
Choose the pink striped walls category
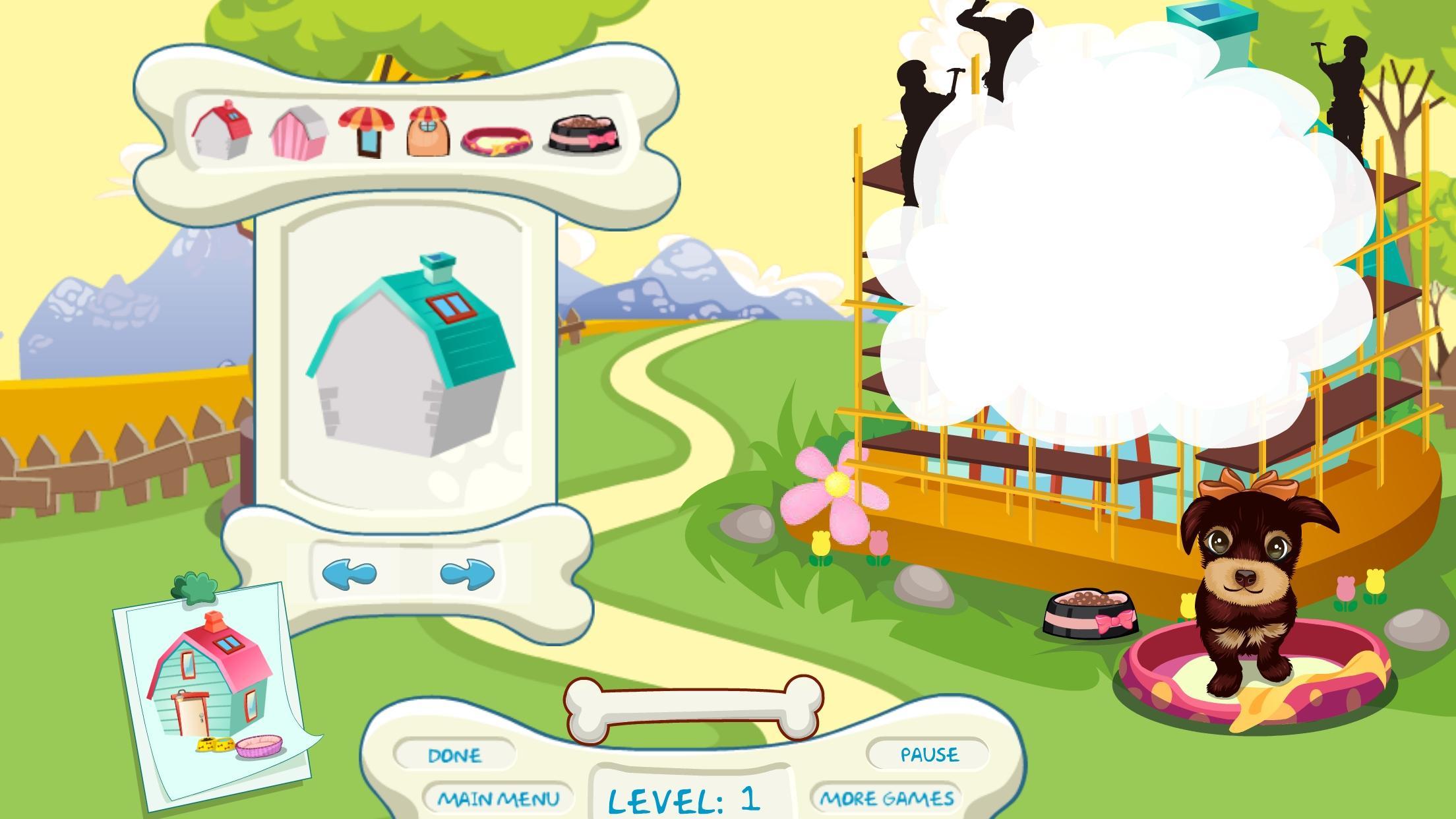pos(298,133)
